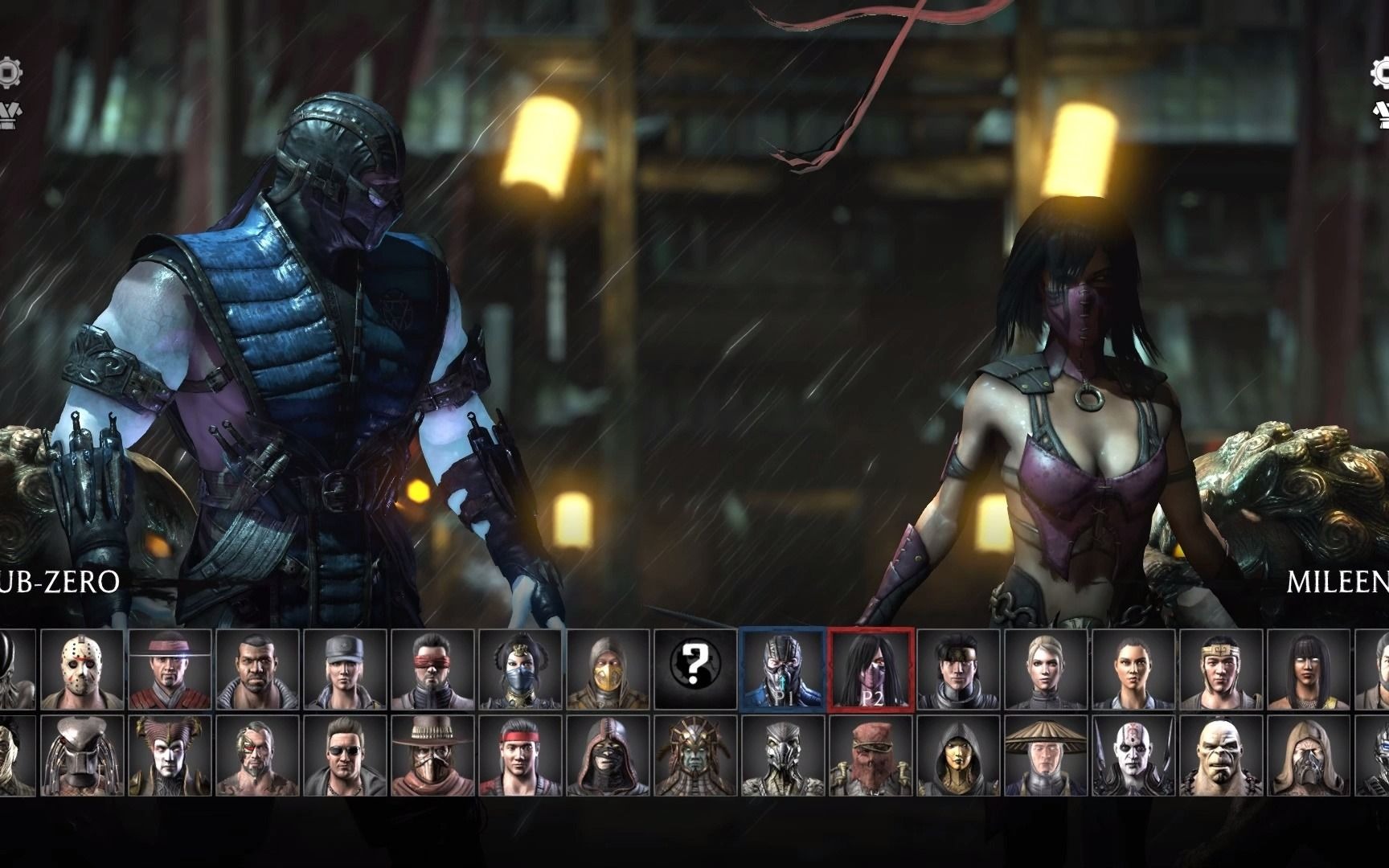Select Jason Voorhees hockey mask portrait
1389x868 pixels.
point(82,669)
